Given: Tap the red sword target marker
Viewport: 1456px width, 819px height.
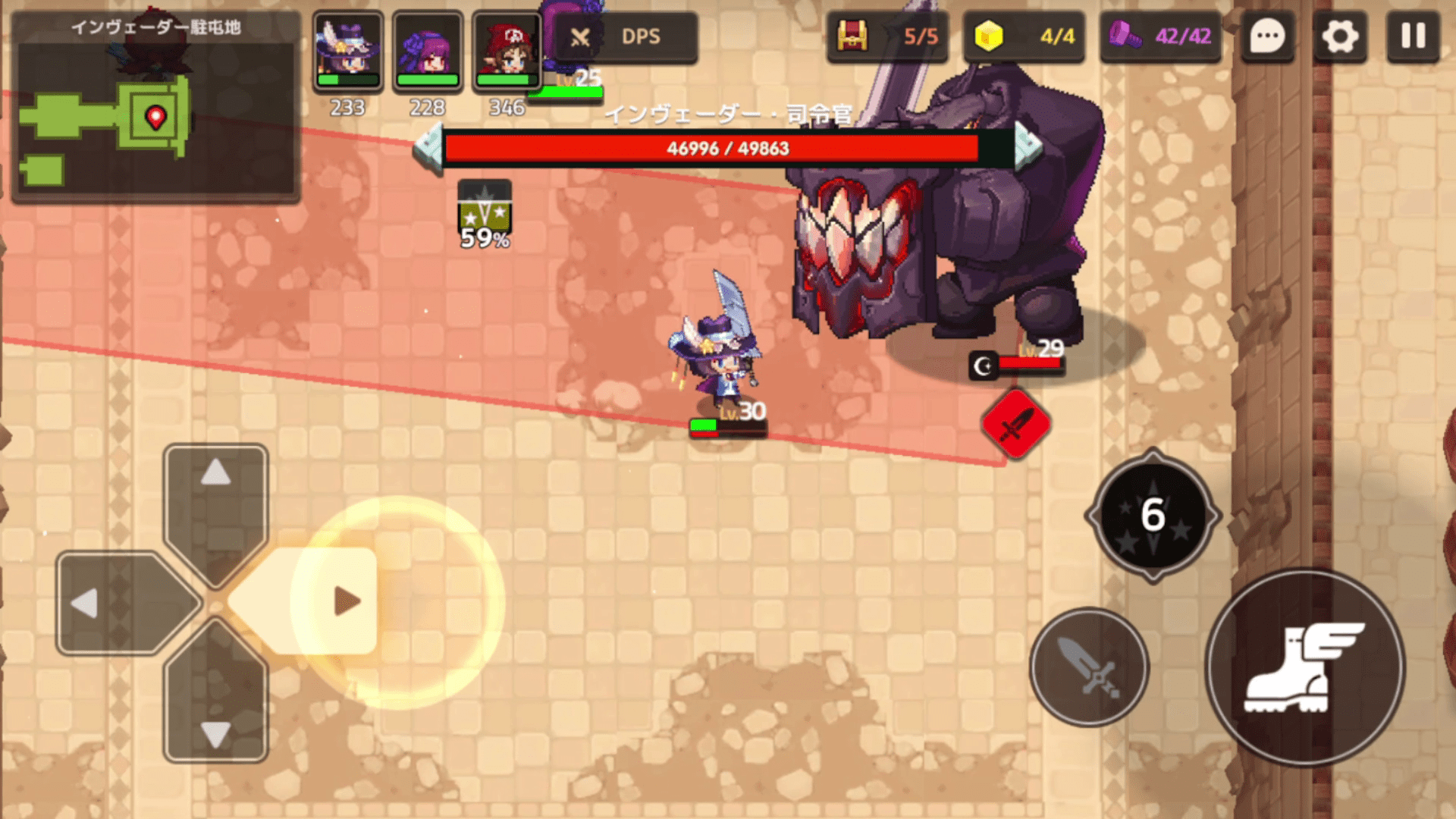Looking at the screenshot, I should tap(1015, 425).
